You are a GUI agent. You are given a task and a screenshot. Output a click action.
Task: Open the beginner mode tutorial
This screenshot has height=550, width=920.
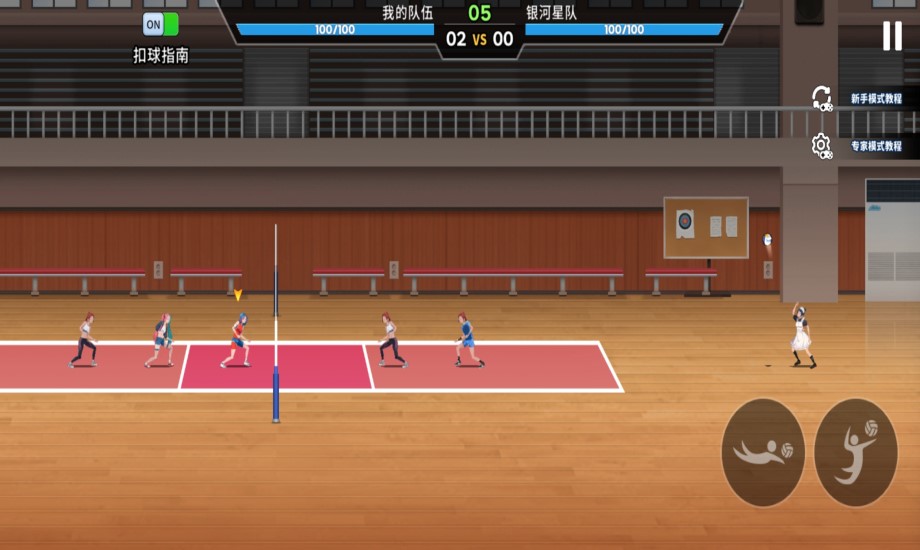tap(874, 99)
